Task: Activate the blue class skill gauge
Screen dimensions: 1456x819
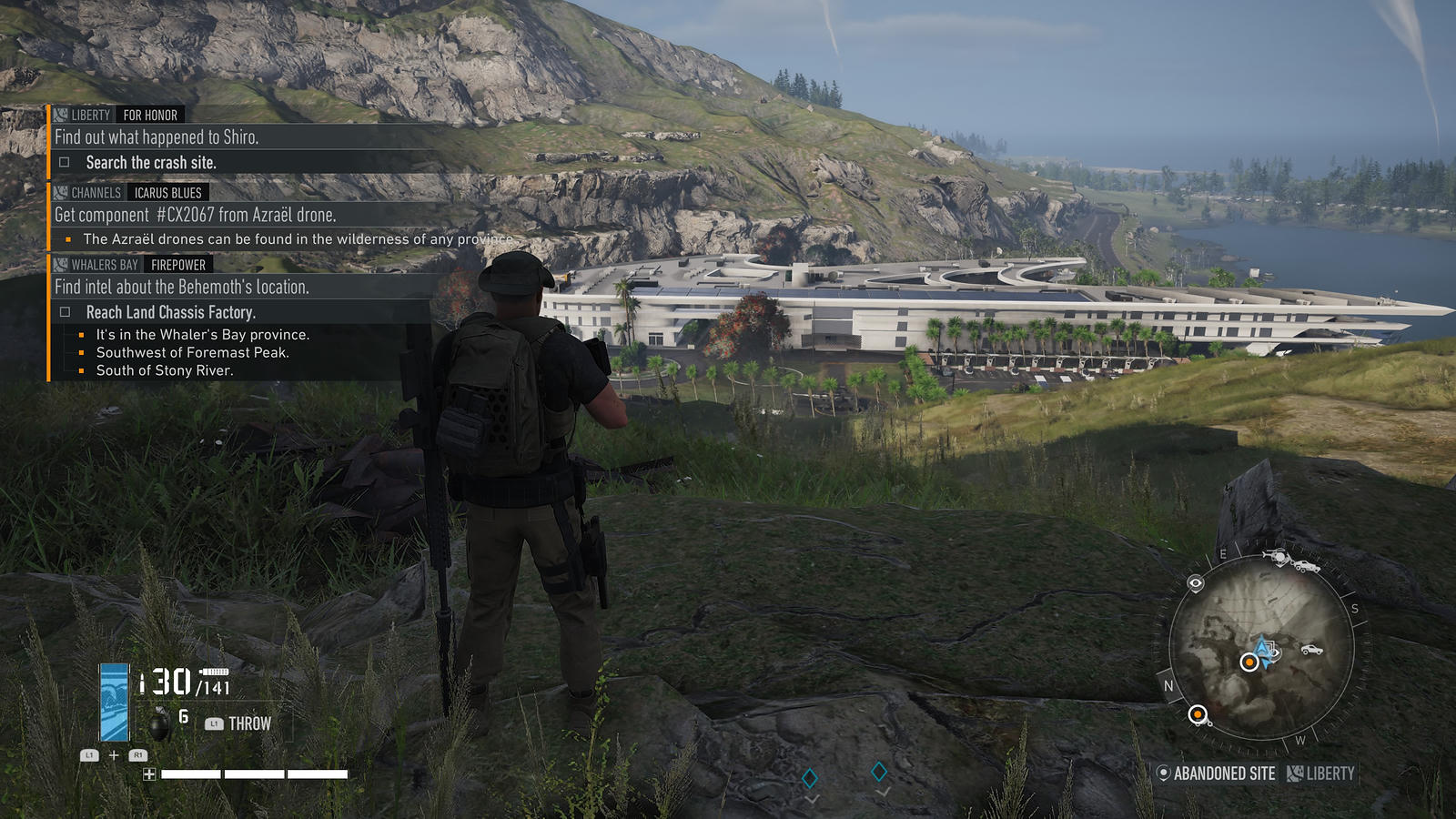Action: click(115, 702)
